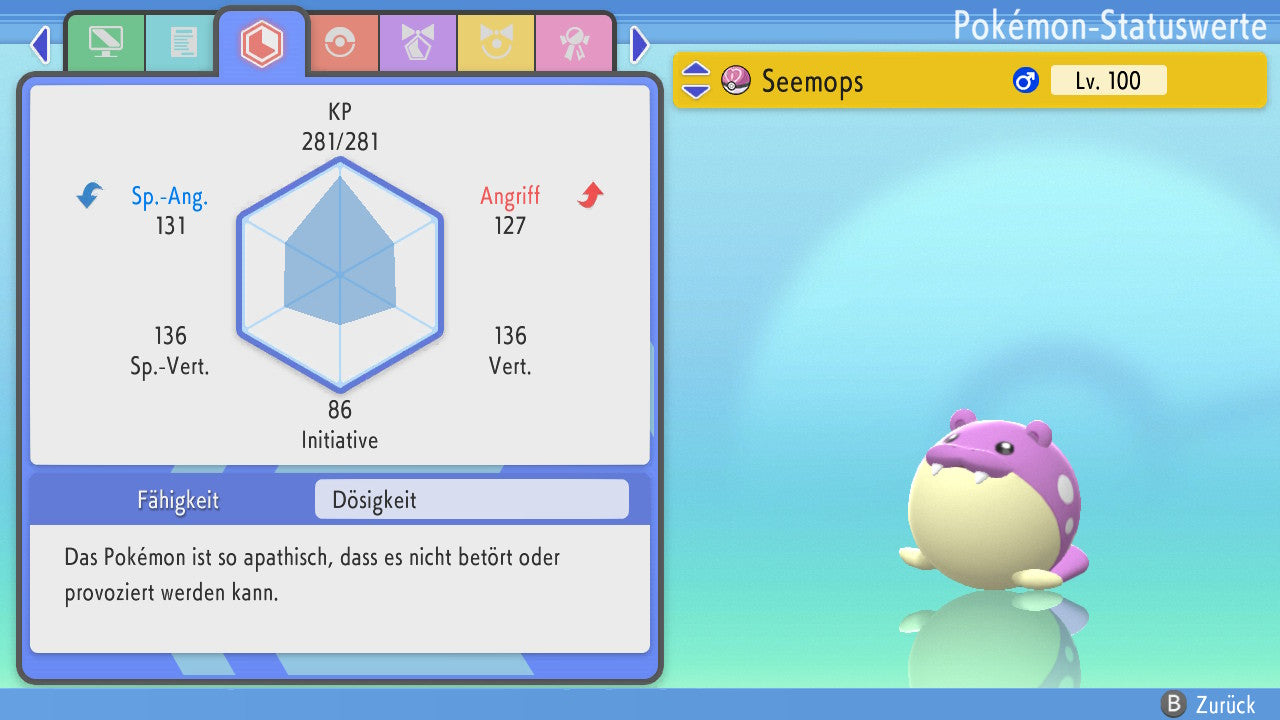Select the Fähigkeit label

click(178, 500)
